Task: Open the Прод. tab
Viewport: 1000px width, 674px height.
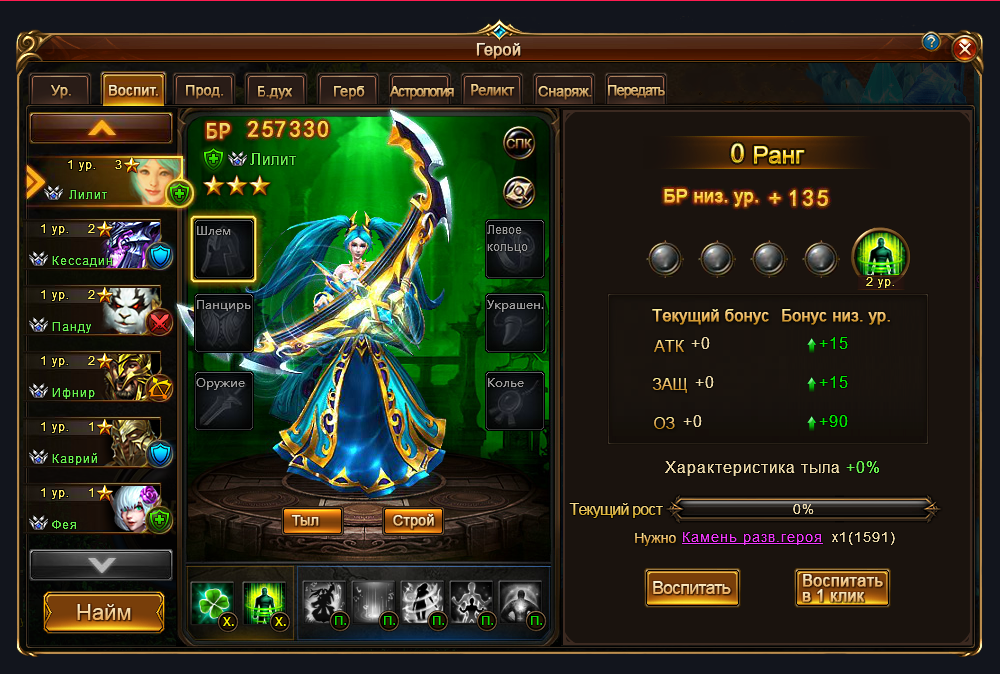Action: pos(204,90)
